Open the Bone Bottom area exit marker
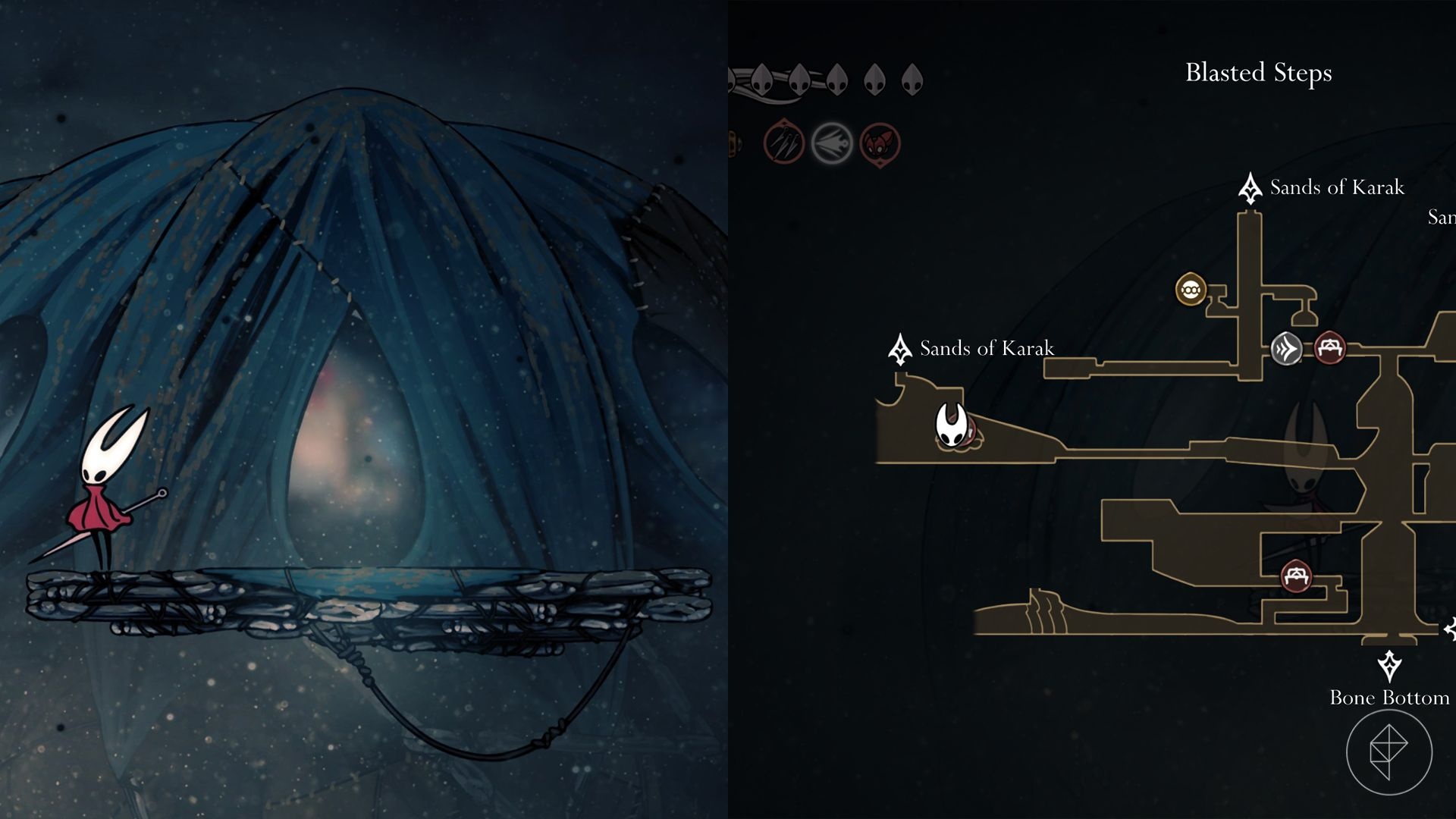The image size is (1456, 819). [1389, 667]
